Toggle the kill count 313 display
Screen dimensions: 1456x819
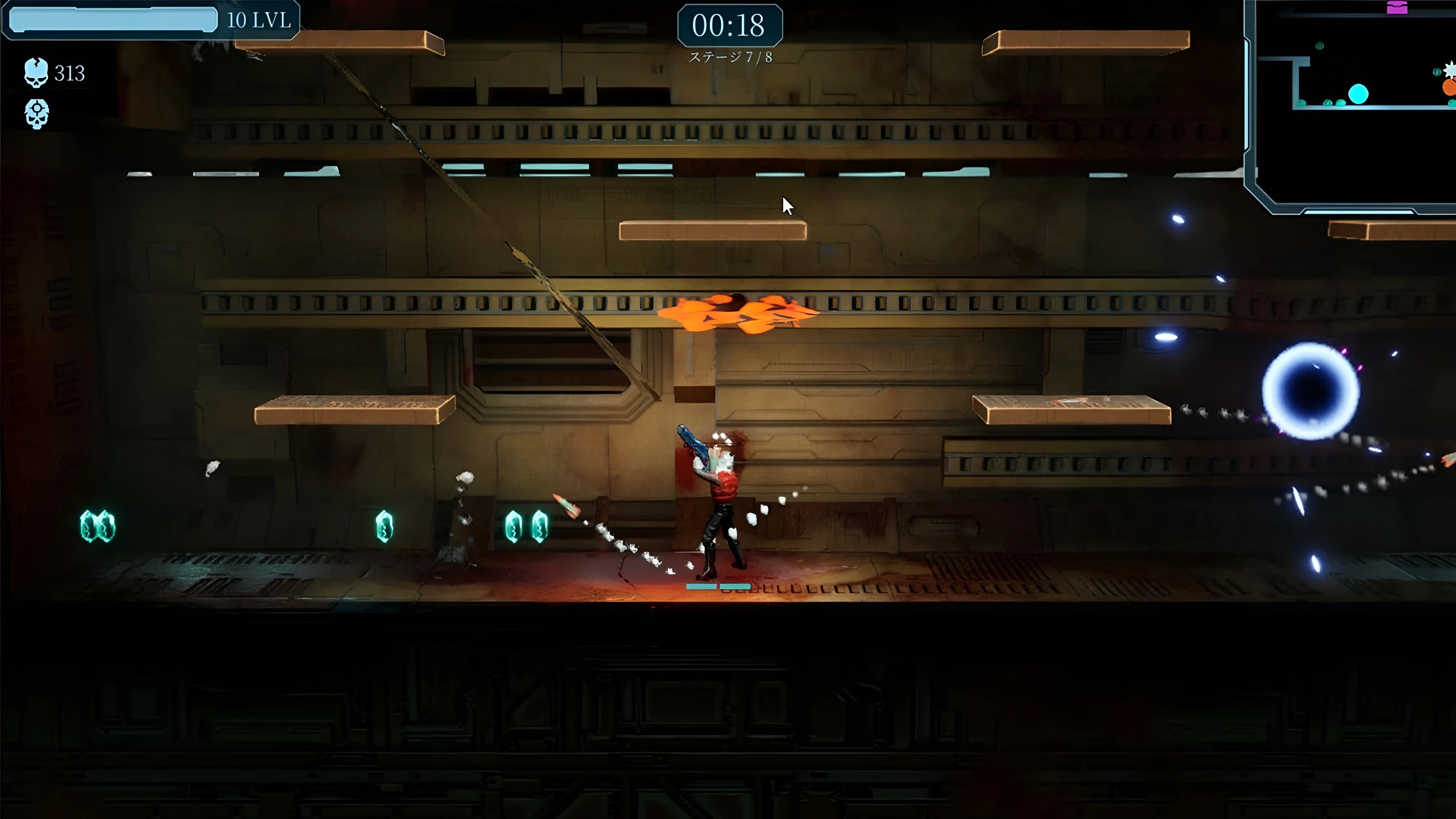pos(68,73)
